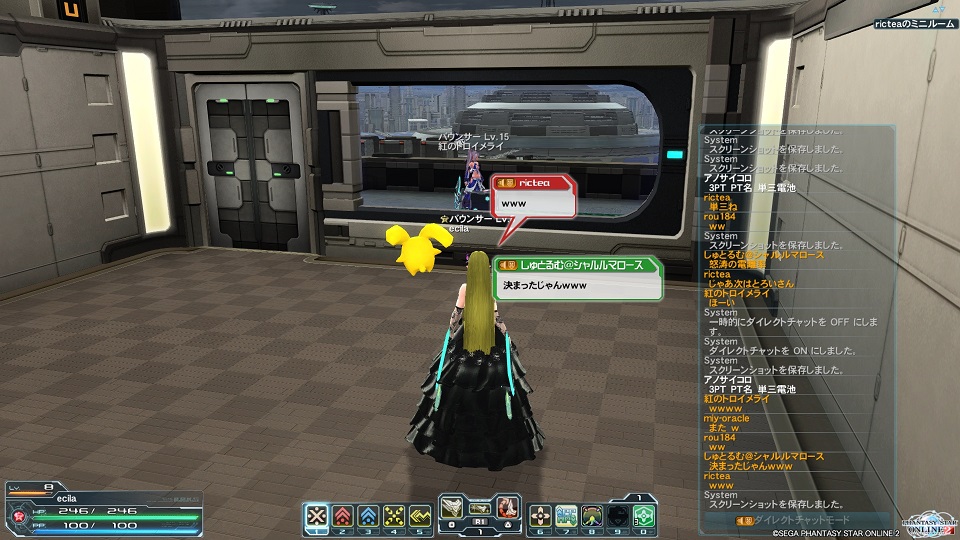Use the green hexagon item in slot 0
The width and height of the screenshot is (960, 540).
click(x=643, y=515)
